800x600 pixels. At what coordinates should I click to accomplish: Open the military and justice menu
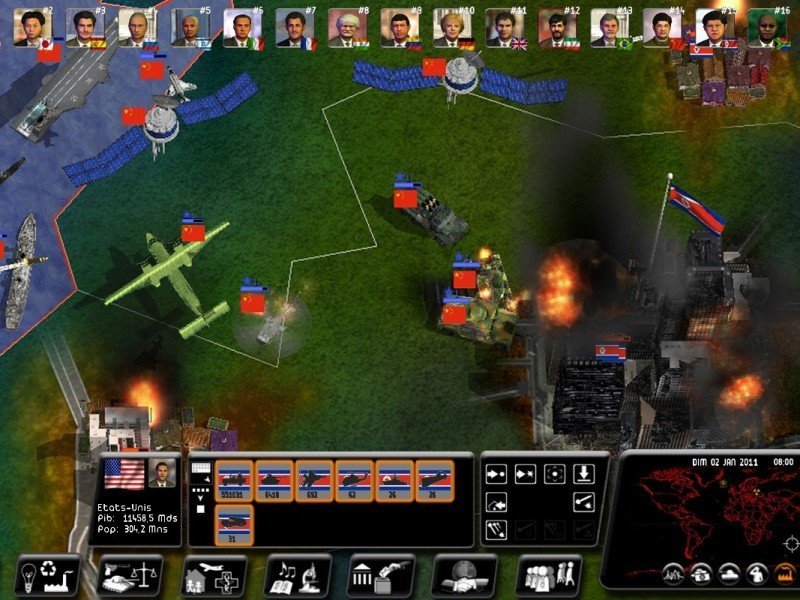(130, 575)
